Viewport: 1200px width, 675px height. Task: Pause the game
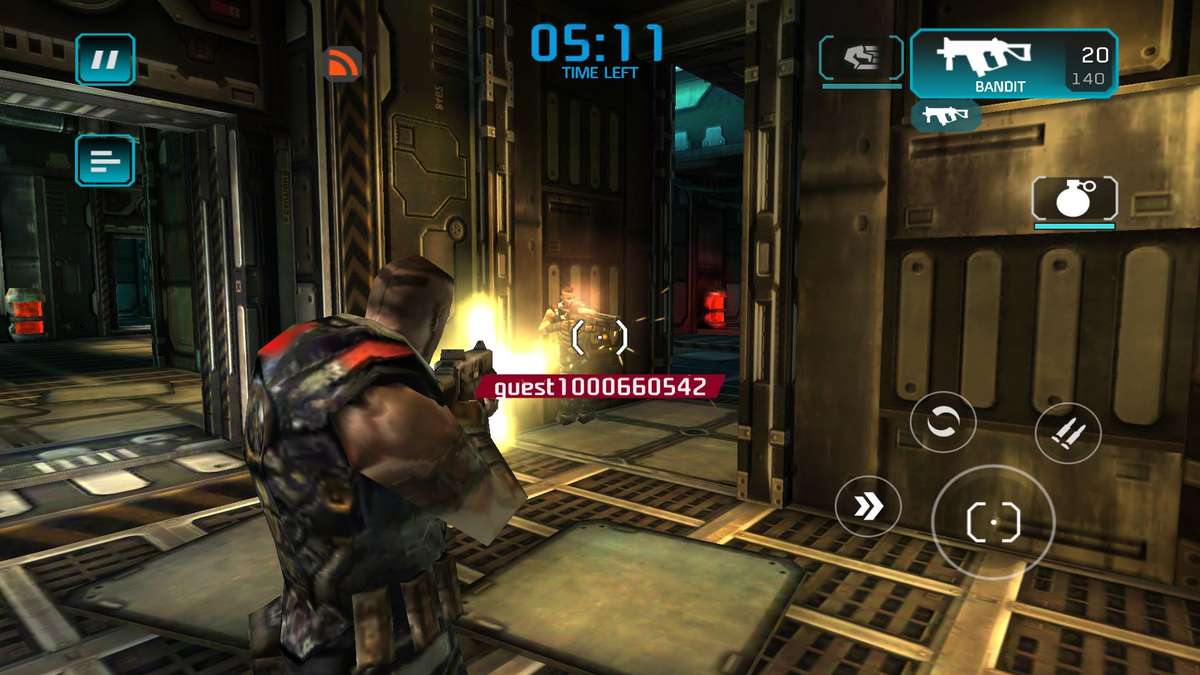pos(105,60)
